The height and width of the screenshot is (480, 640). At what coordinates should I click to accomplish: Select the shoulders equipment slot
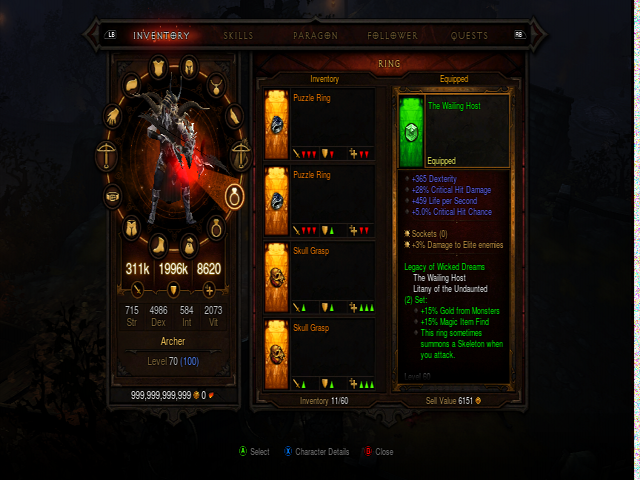(x=131, y=83)
